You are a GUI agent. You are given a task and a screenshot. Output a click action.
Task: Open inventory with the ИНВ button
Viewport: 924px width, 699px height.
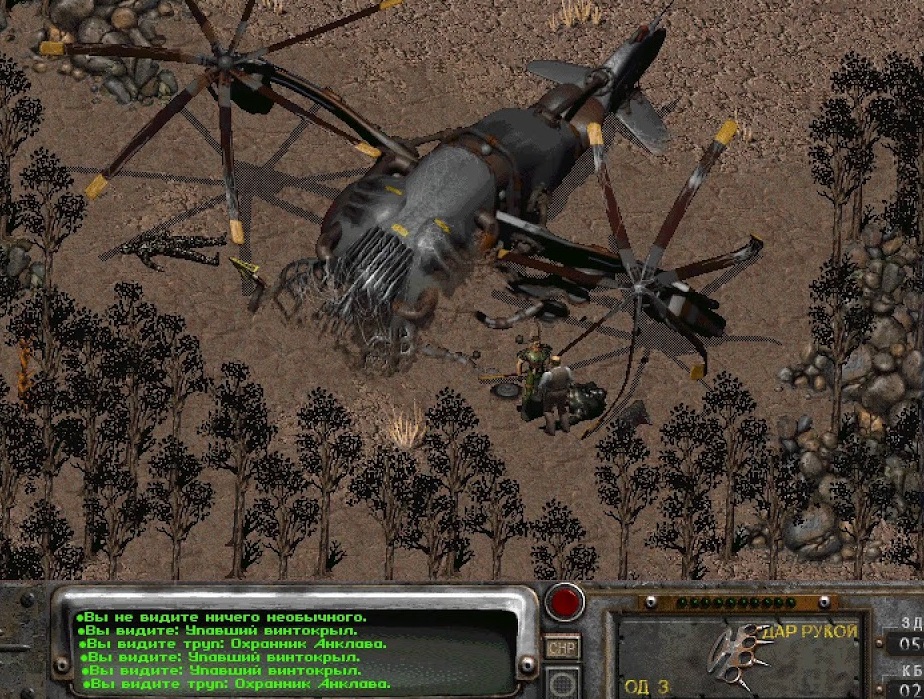[x=561, y=648]
